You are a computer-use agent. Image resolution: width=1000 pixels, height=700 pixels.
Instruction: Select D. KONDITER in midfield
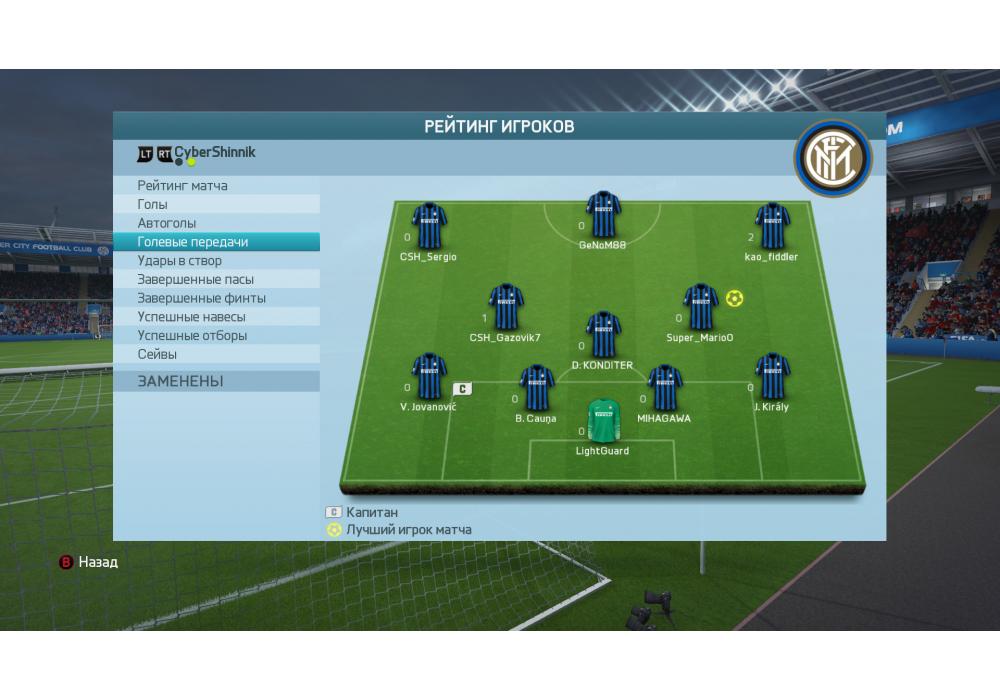603,335
